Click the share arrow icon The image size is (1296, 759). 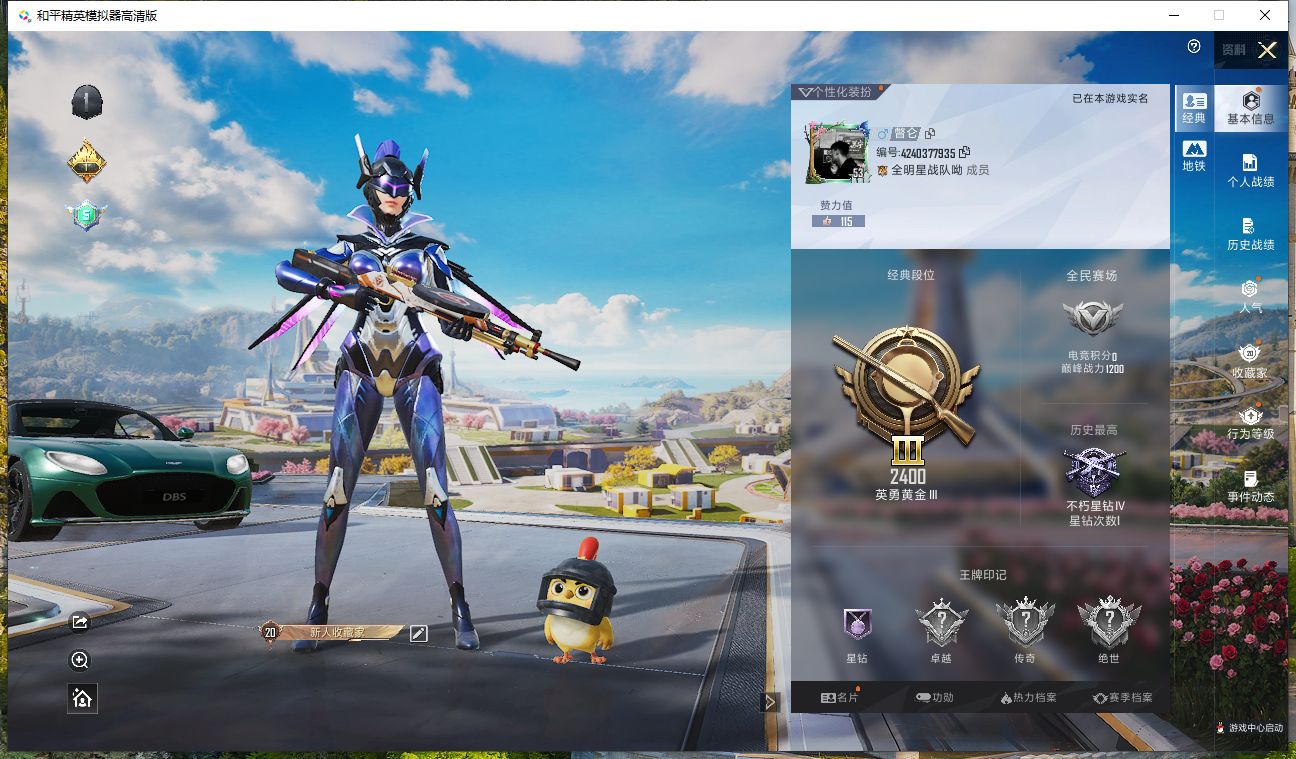81,623
